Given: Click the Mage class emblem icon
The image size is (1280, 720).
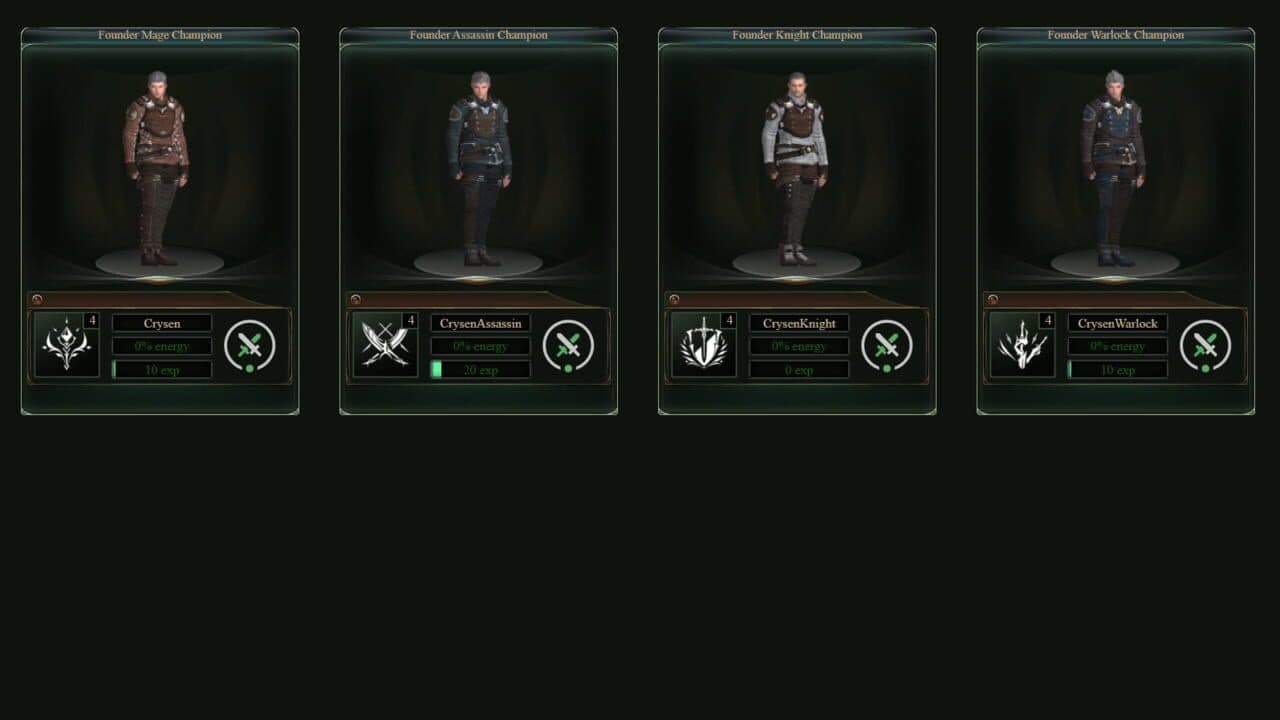Looking at the screenshot, I should [66, 345].
